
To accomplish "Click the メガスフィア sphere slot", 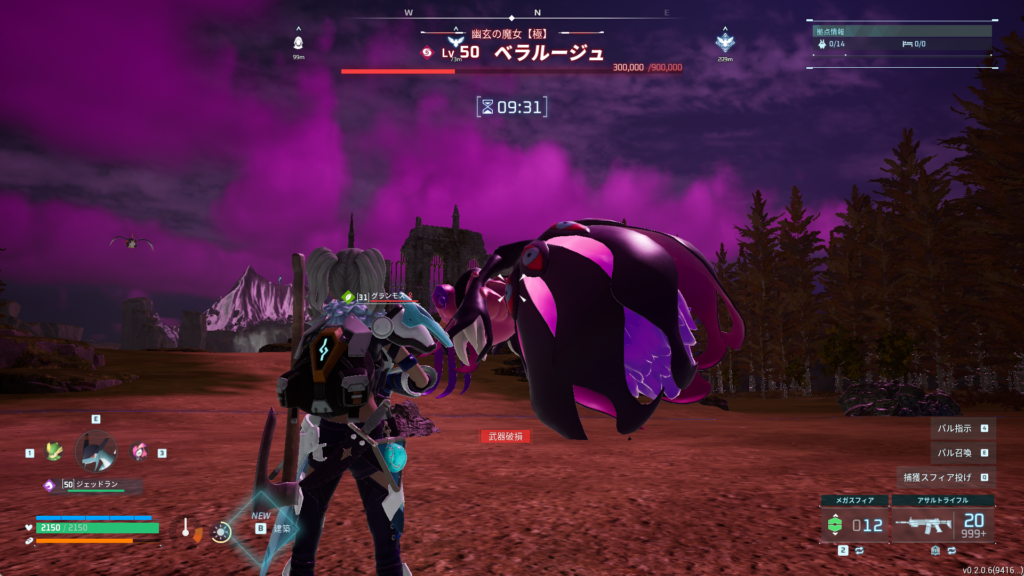I will coord(852,524).
